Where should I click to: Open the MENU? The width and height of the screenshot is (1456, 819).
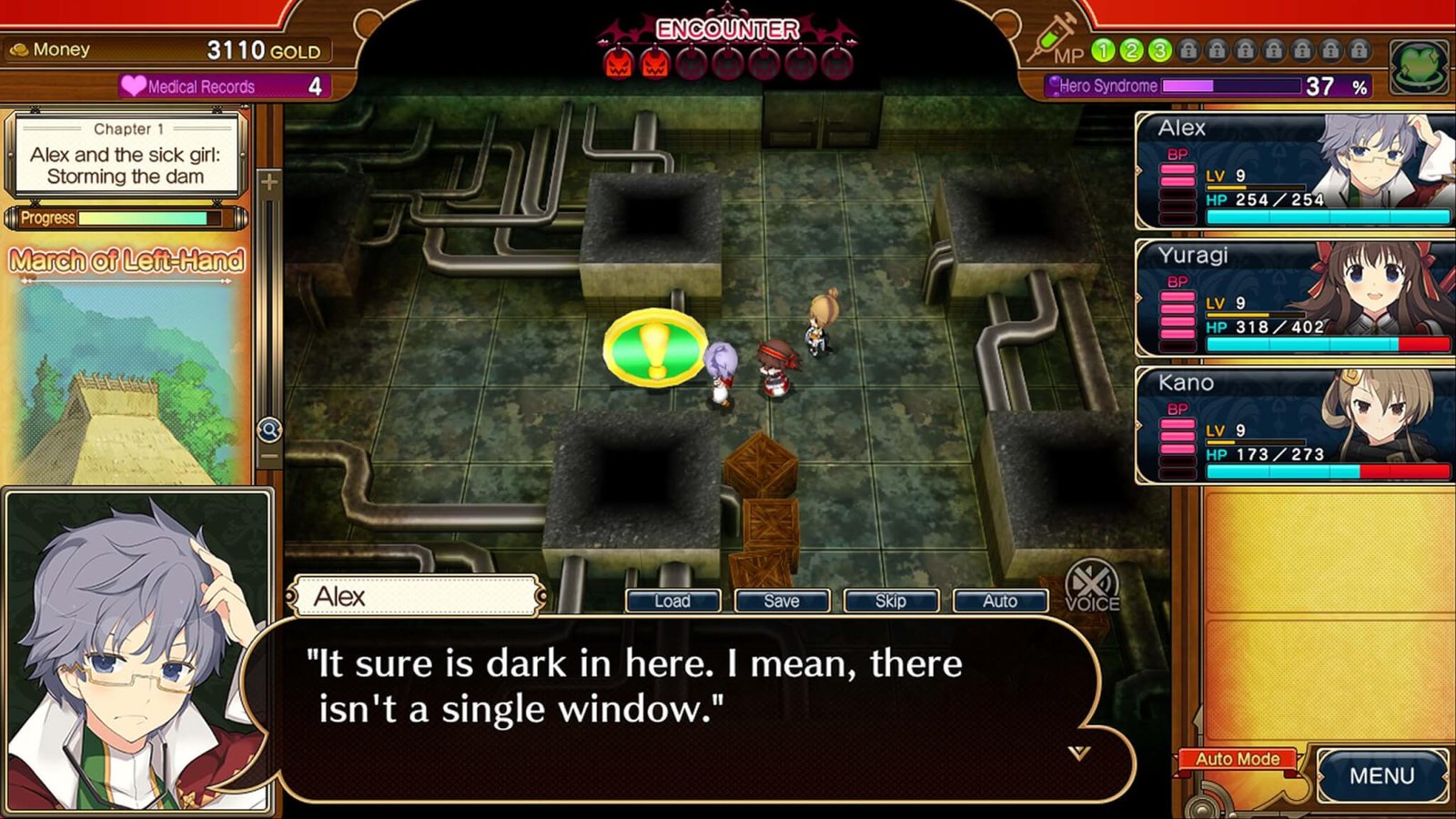tap(1381, 775)
